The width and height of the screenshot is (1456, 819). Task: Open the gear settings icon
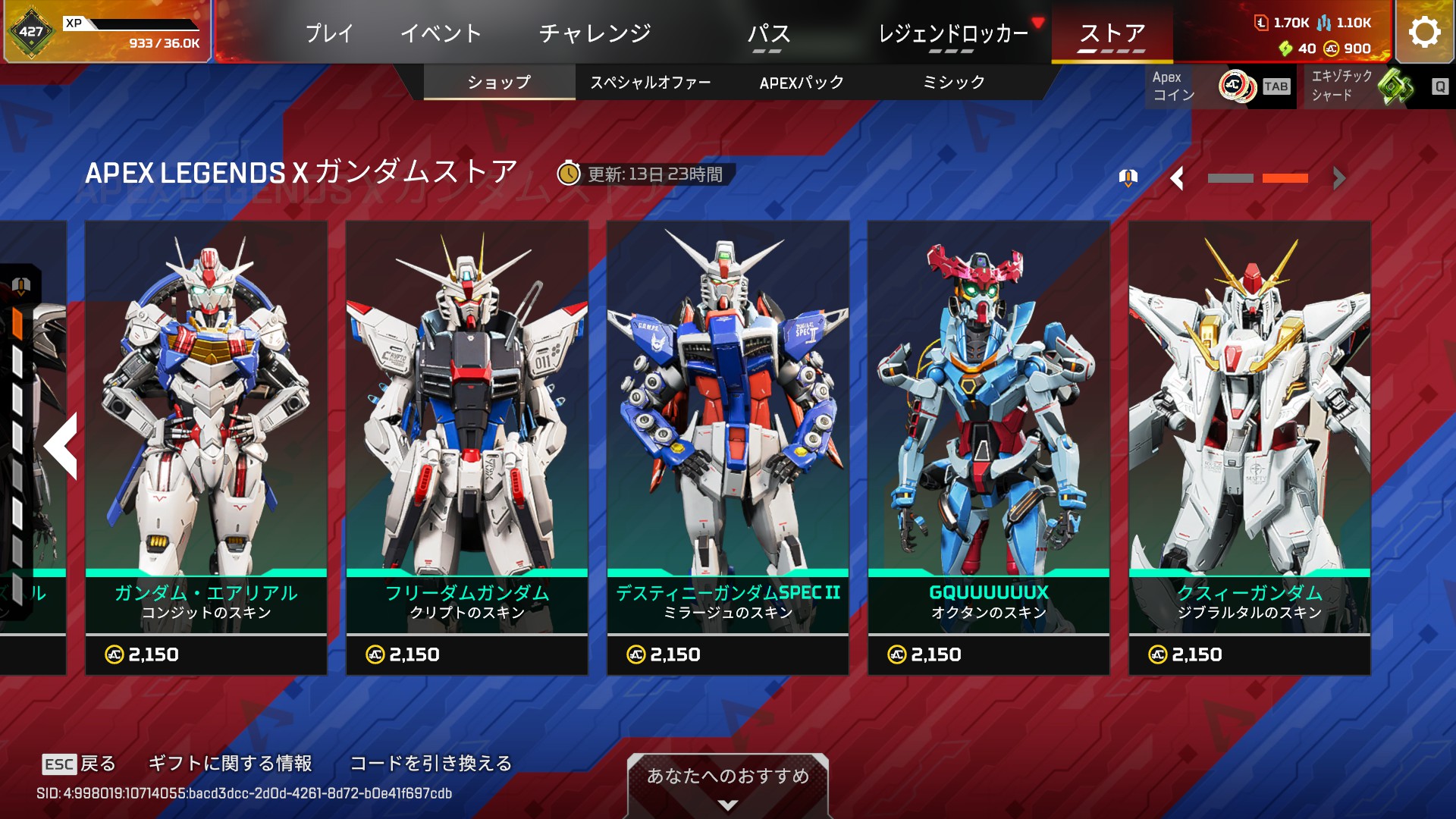pyautogui.click(x=1424, y=32)
